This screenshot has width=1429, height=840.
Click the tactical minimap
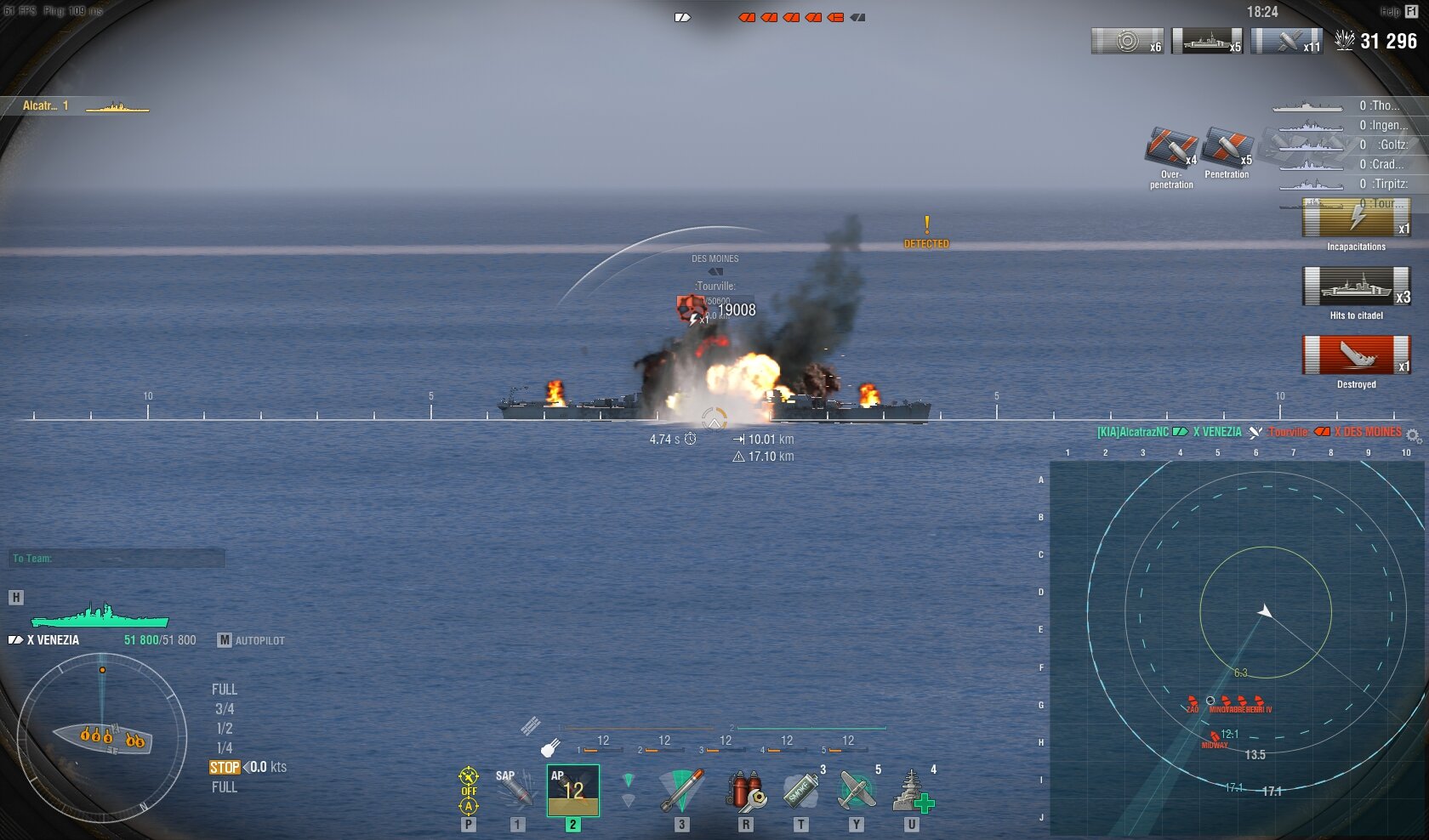click(1238, 648)
